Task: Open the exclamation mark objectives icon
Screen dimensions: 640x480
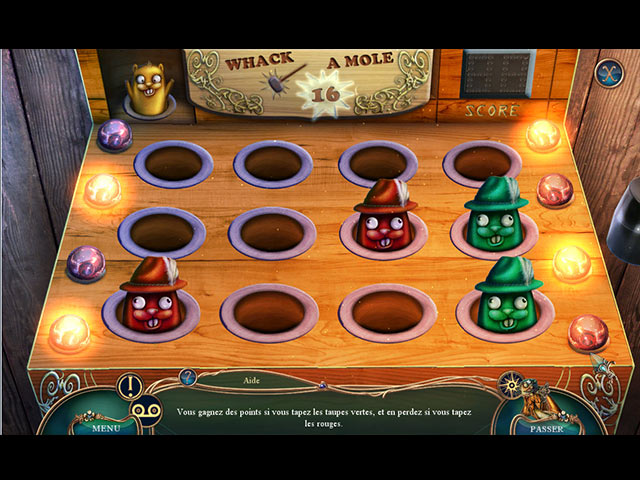Action: (x=129, y=385)
